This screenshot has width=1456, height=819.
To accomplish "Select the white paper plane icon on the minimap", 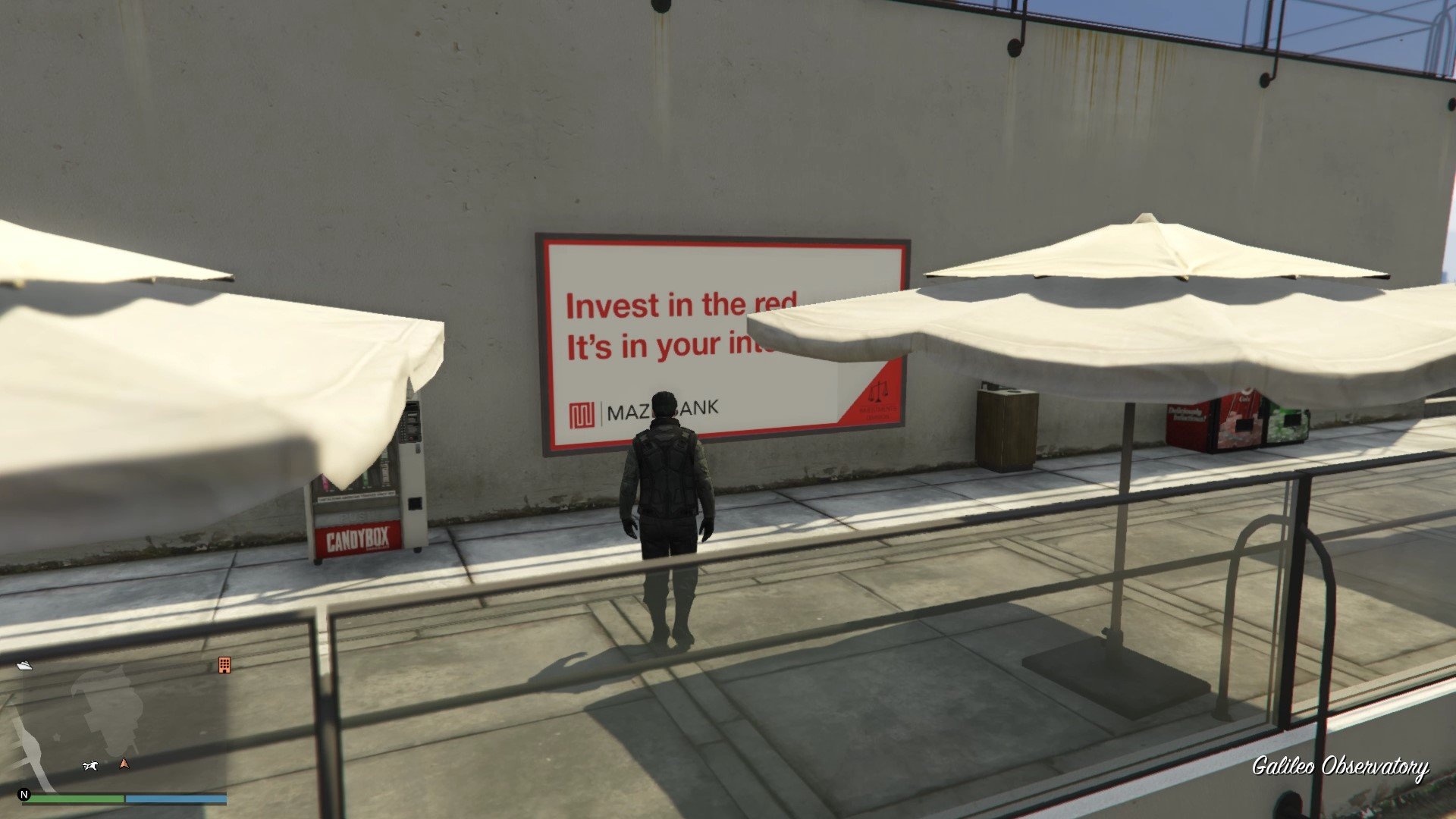I will click(26, 665).
